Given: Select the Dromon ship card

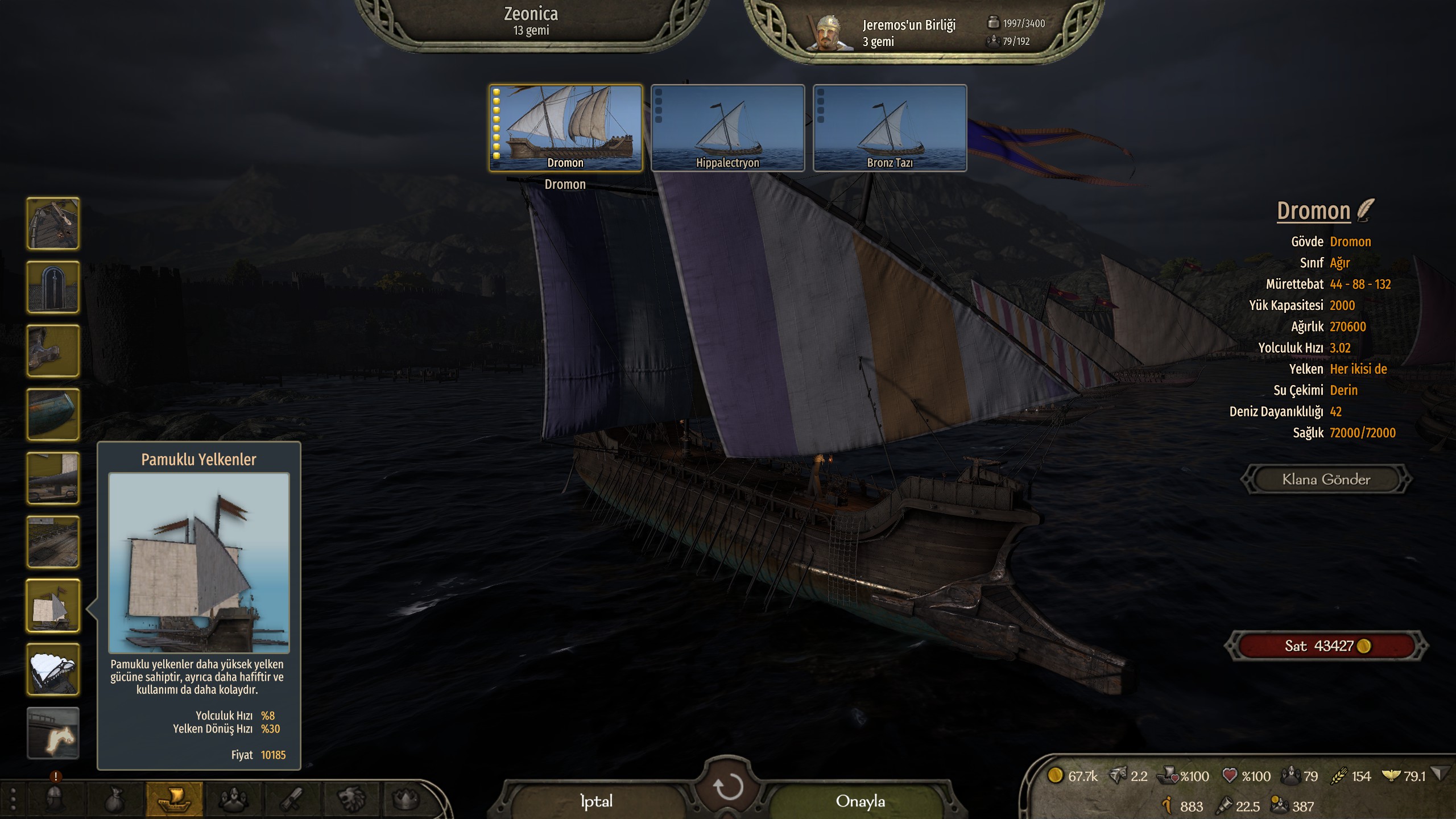Looking at the screenshot, I should [565, 128].
